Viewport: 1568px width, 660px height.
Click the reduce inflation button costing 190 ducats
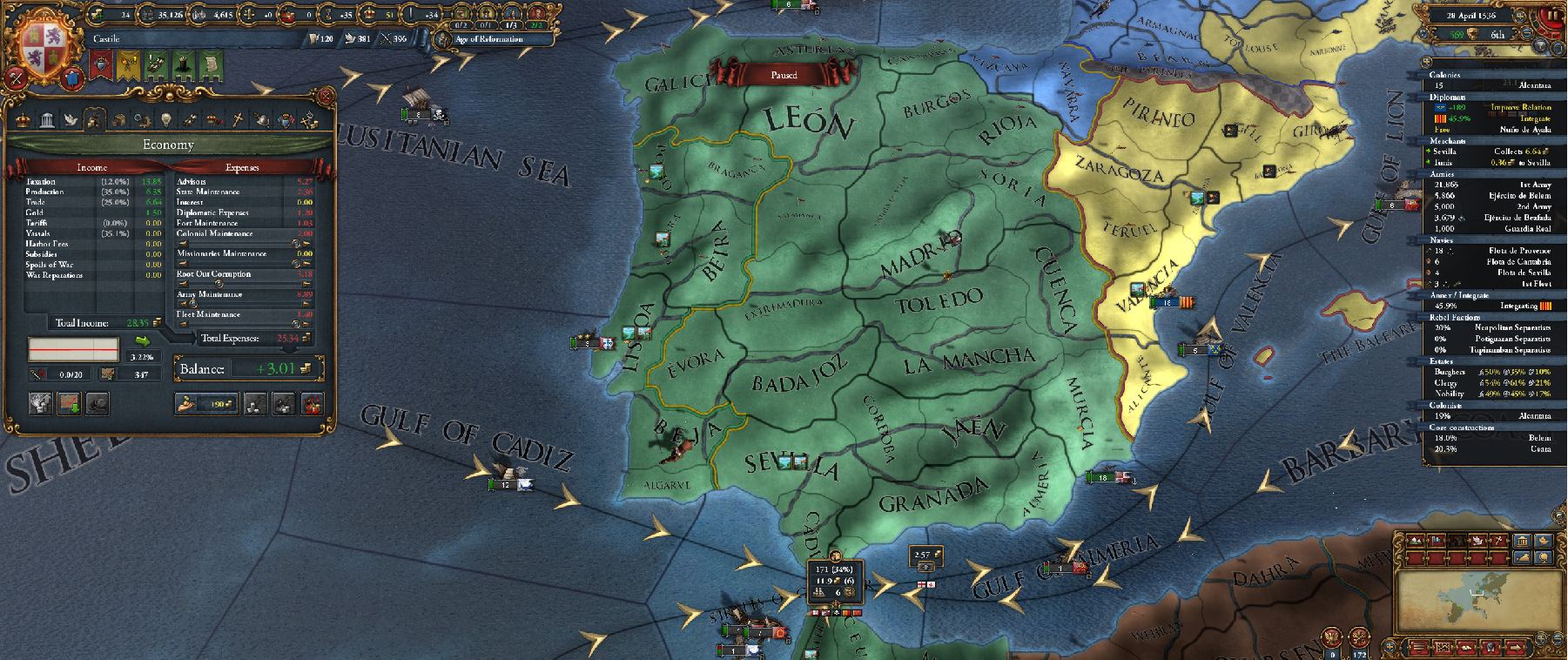pyautogui.click(x=206, y=404)
